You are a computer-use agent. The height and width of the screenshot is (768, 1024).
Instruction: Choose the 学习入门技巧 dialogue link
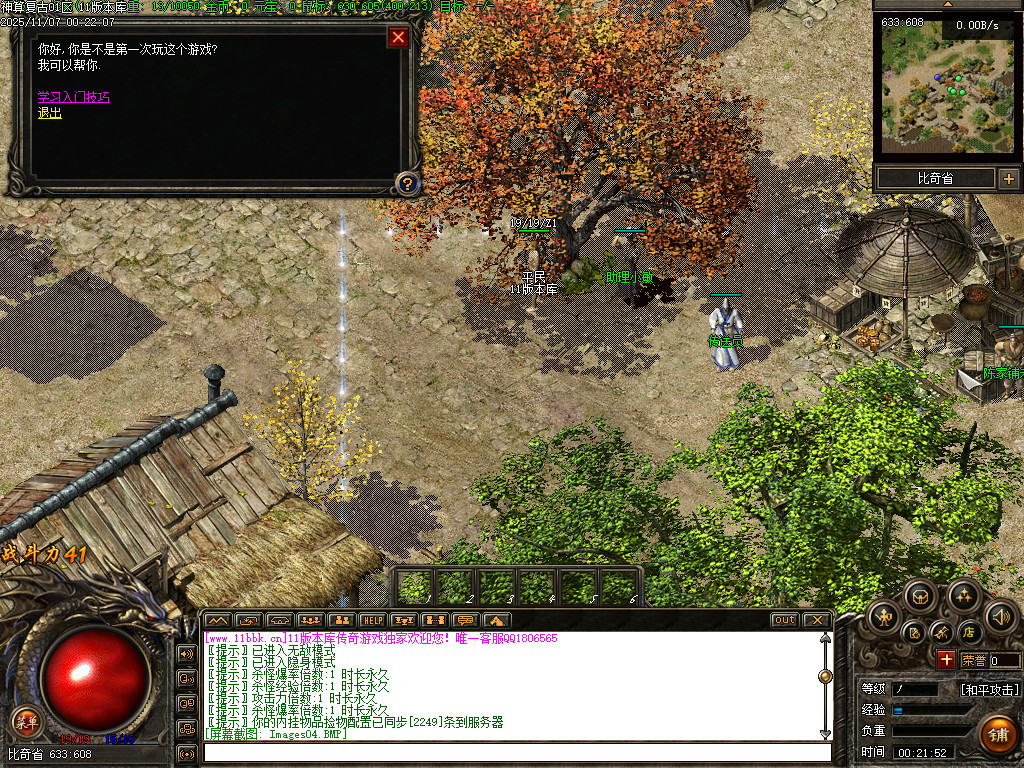pos(74,97)
